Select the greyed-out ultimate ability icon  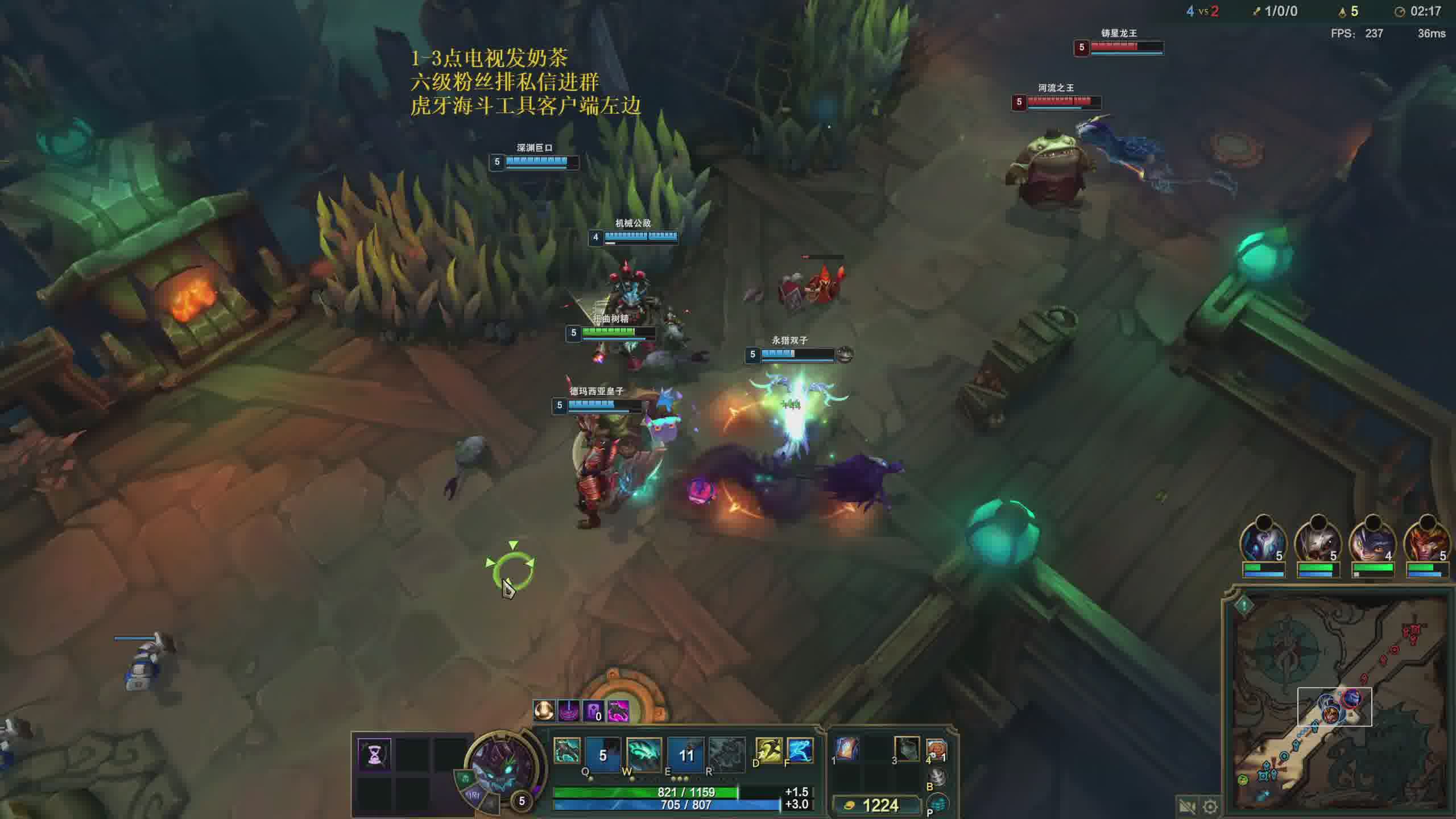pyautogui.click(x=726, y=754)
